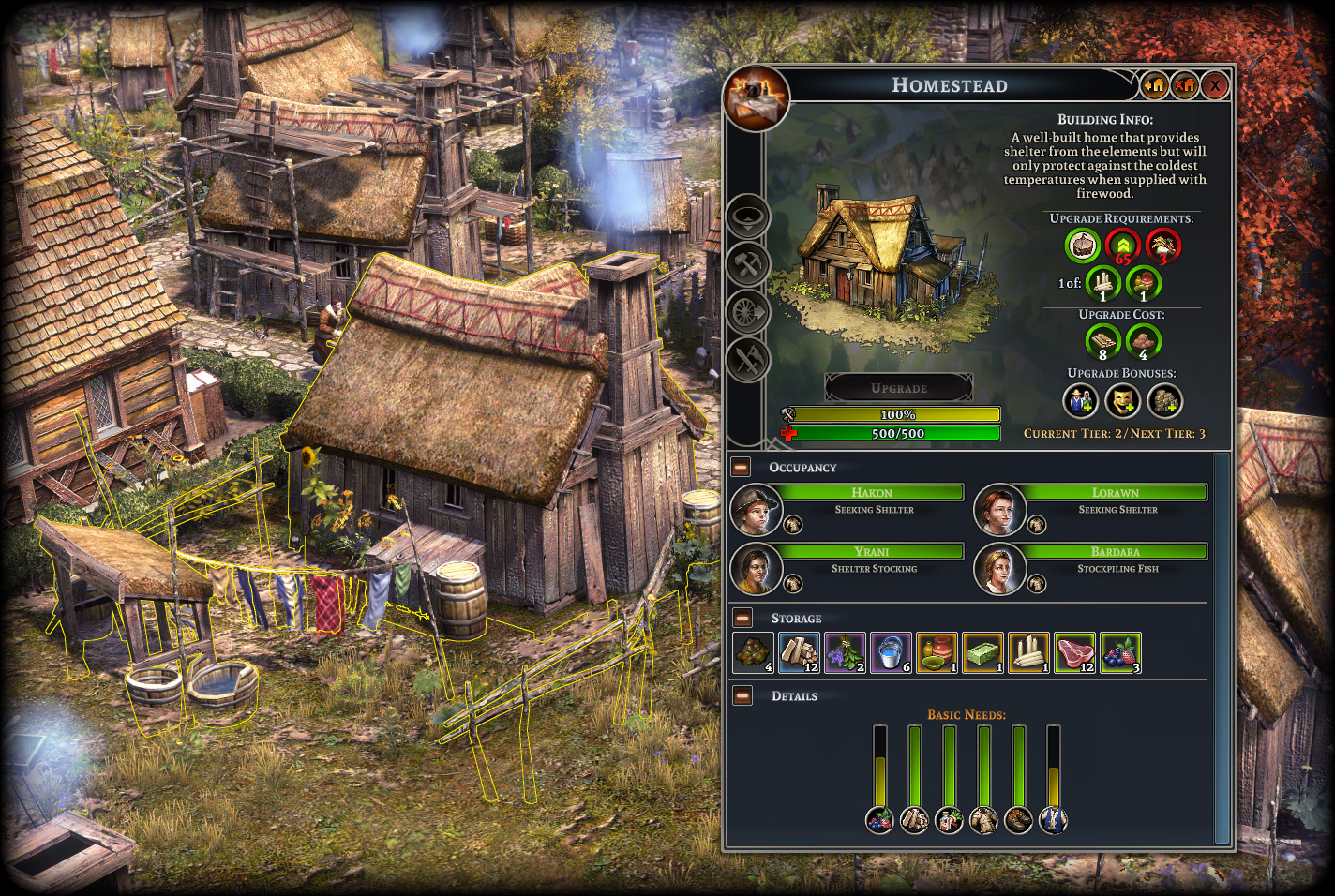Close the Homestead panel with the X button

click(x=1215, y=86)
